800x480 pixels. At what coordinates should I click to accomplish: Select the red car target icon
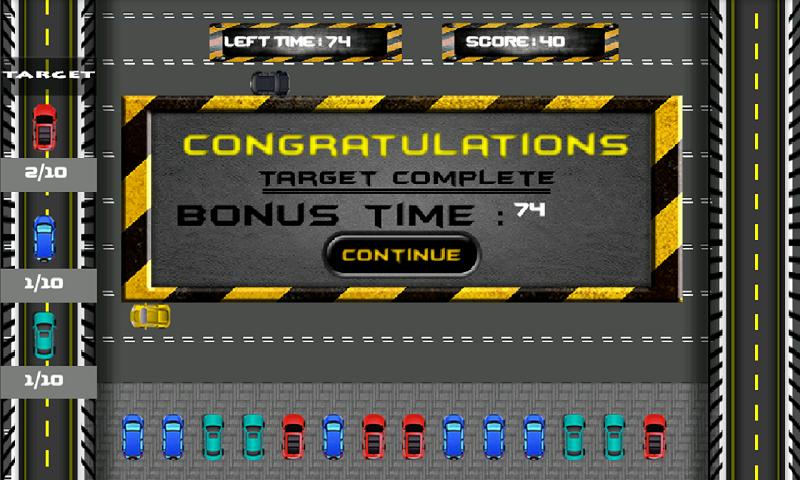44,127
